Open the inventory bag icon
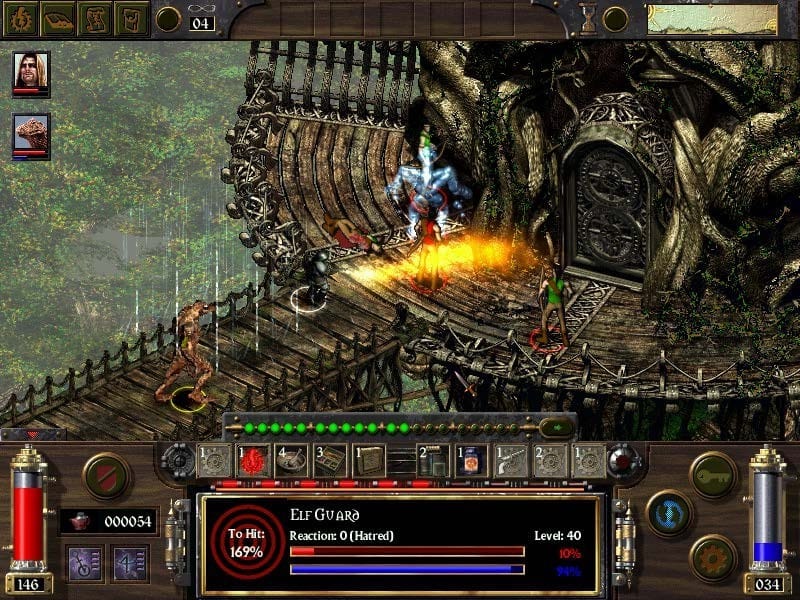 point(132,18)
